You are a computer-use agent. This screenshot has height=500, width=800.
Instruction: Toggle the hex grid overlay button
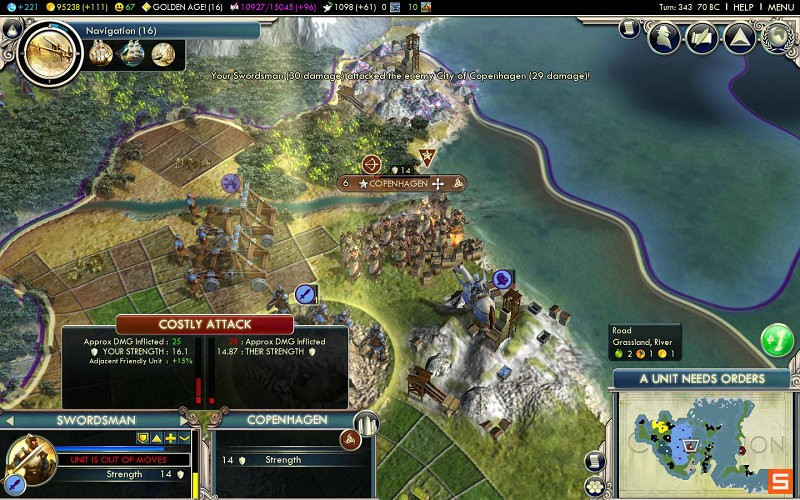597,488
